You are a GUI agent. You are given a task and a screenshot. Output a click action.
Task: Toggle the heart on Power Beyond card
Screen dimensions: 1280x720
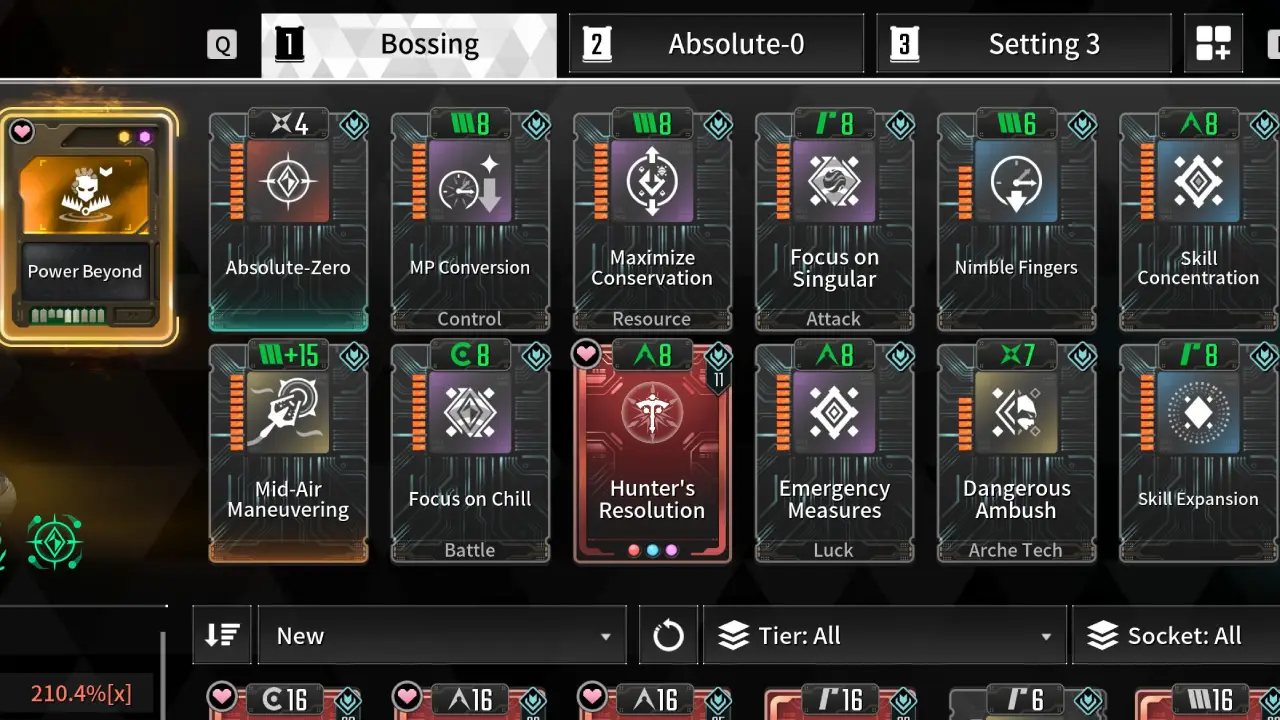click(x=23, y=131)
